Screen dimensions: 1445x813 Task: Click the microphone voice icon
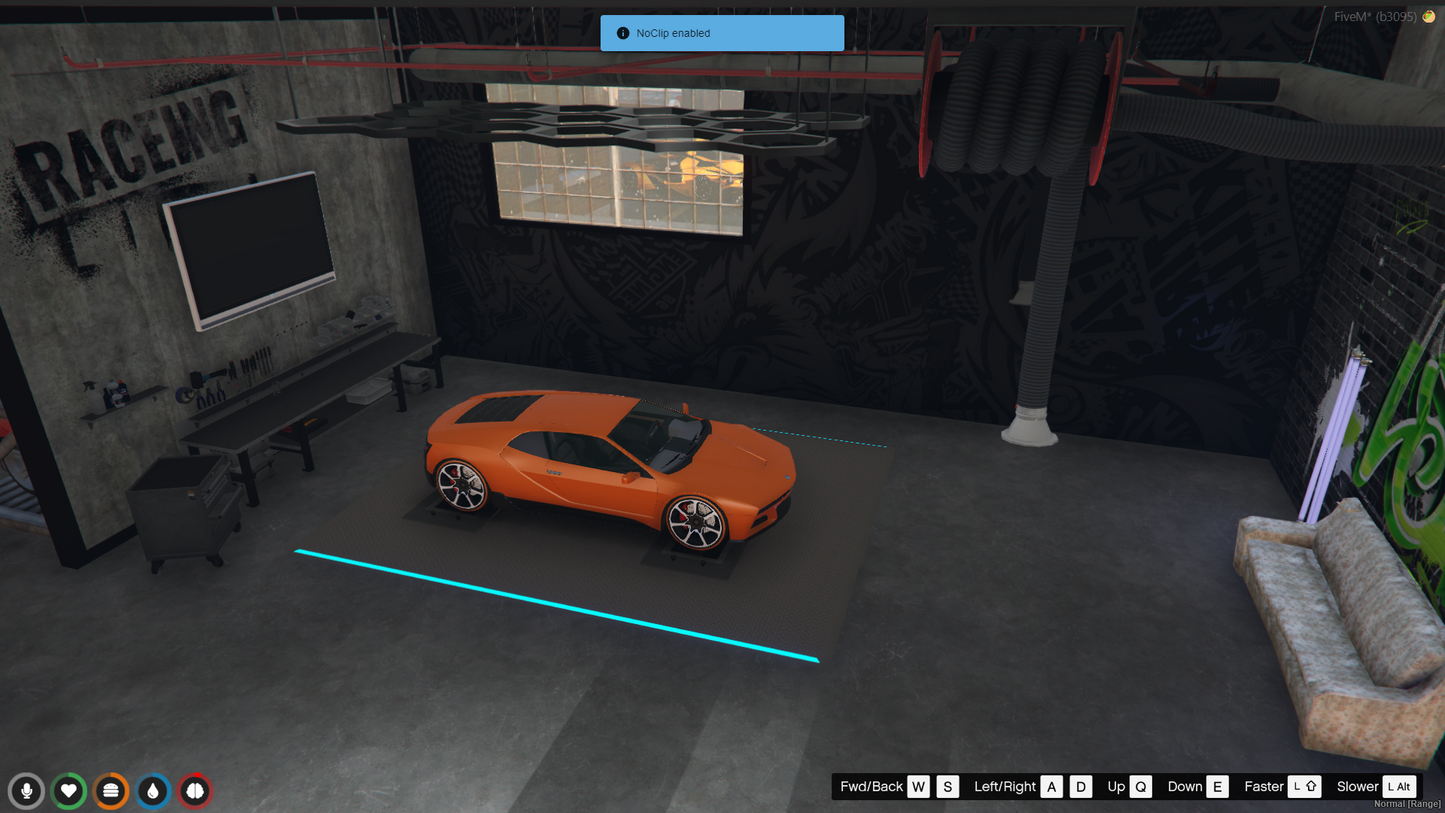click(x=27, y=791)
